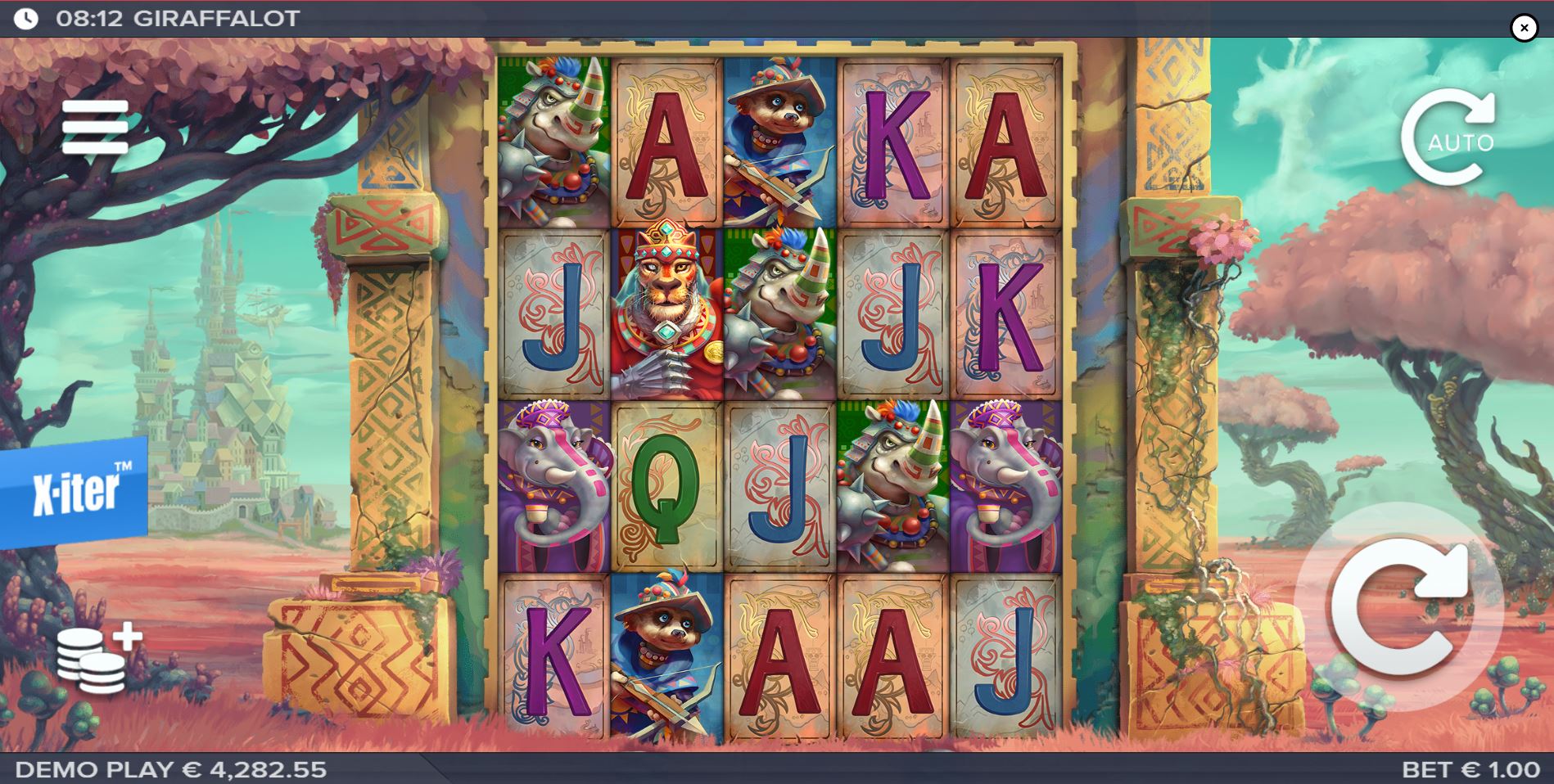
Task: Dismiss the overlay with the X button
Action: coord(1523,28)
